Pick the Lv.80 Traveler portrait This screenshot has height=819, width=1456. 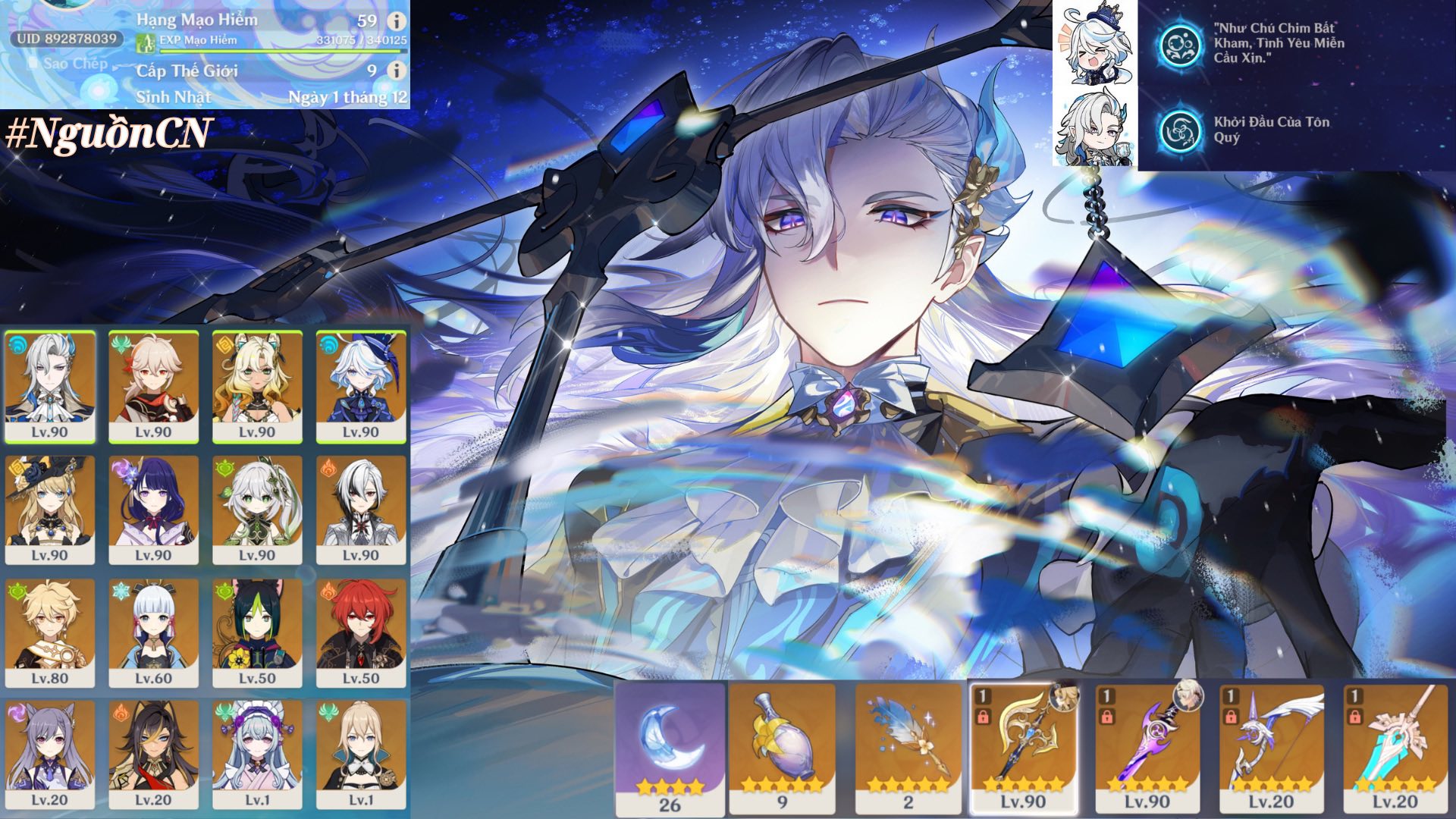[x=50, y=632]
